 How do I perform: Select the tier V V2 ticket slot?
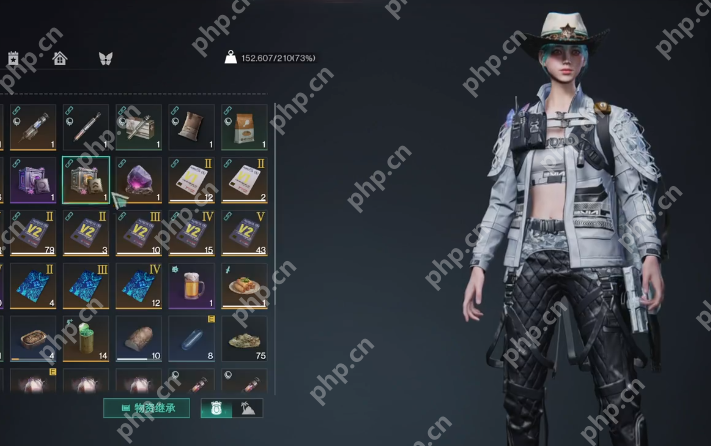click(243, 232)
